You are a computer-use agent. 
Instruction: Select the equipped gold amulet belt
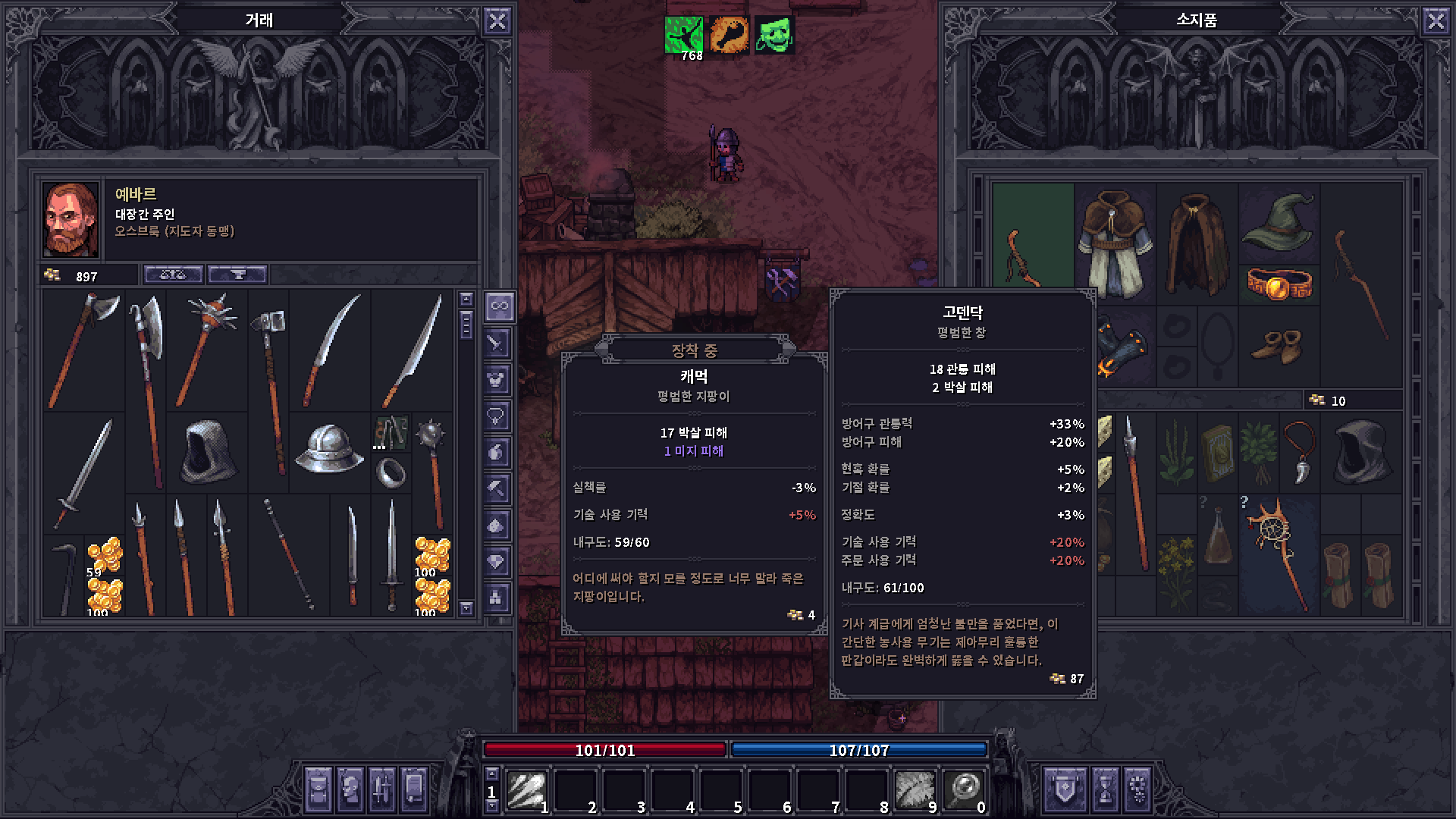[x=1279, y=284]
